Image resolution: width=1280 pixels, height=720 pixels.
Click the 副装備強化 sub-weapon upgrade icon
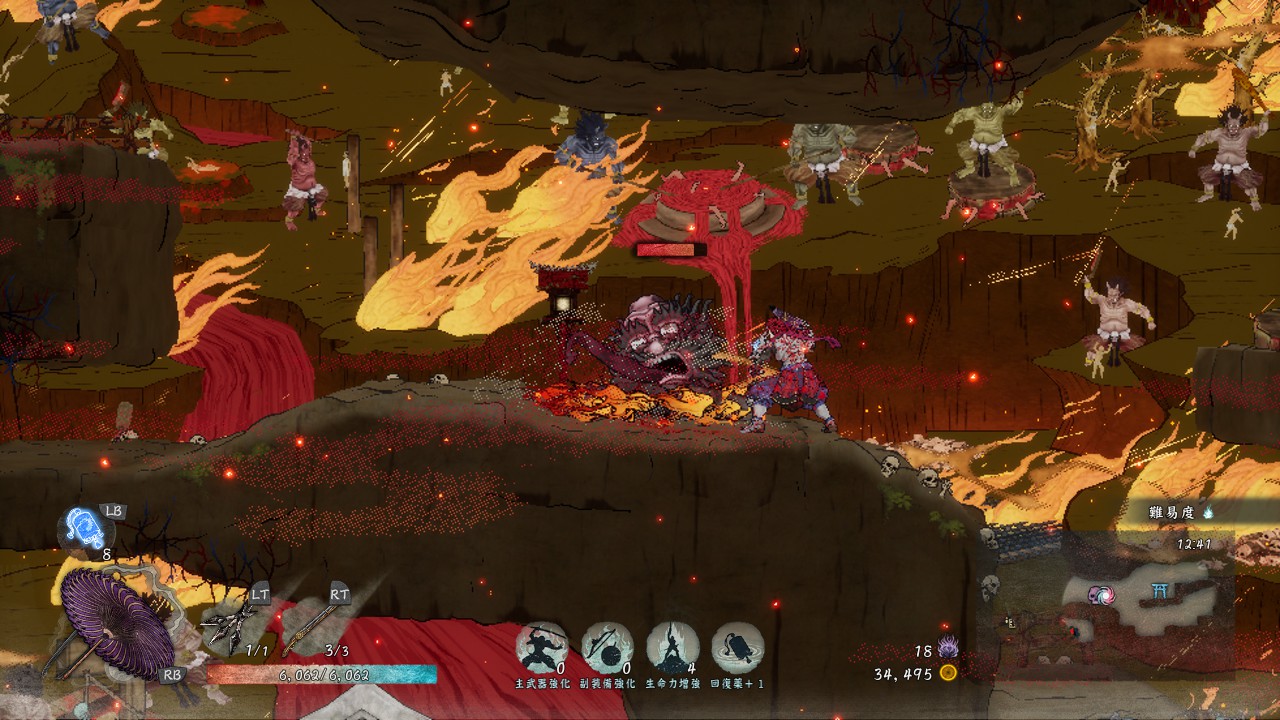607,648
